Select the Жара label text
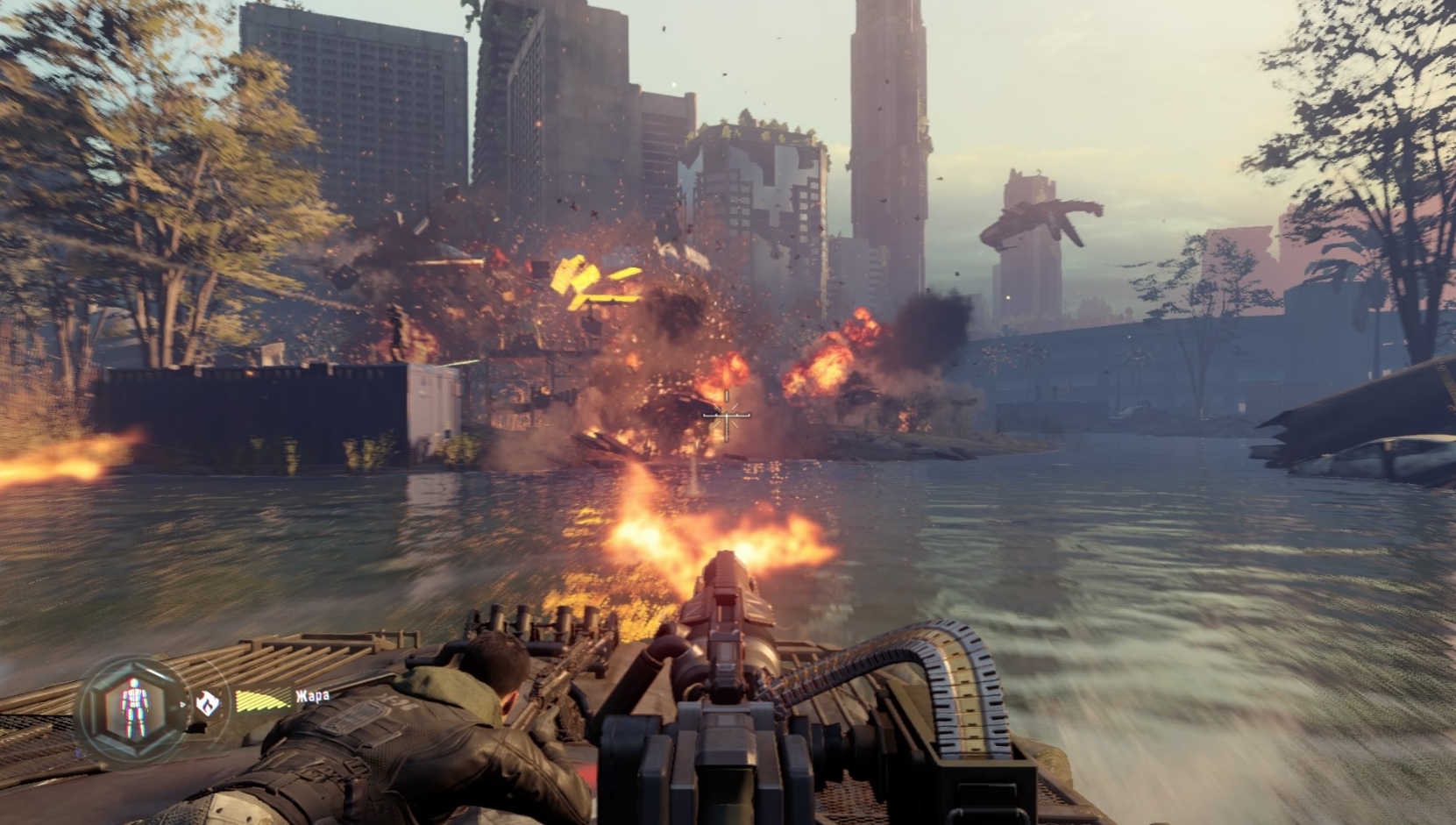This screenshot has width=1456, height=825. (313, 697)
